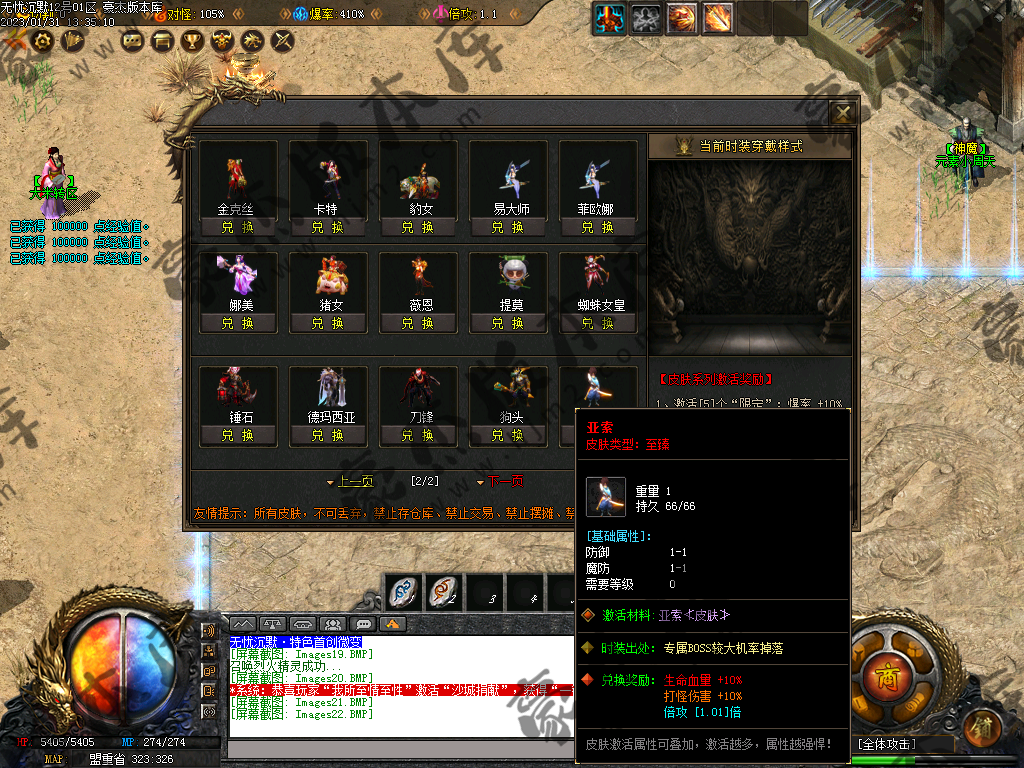Exchange the 德玛西亚 skin

[327, 435]
